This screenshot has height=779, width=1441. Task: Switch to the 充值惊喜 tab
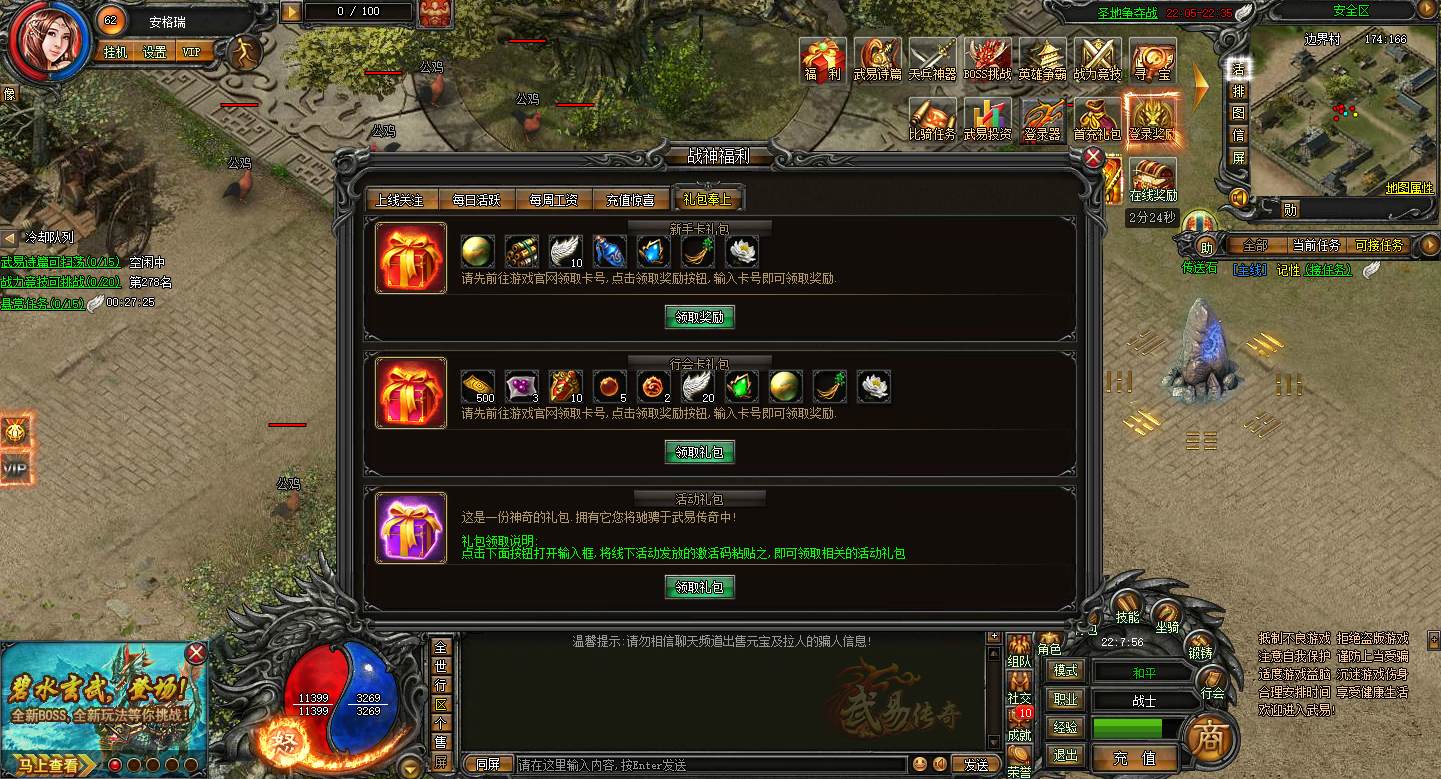pos(632,199)
